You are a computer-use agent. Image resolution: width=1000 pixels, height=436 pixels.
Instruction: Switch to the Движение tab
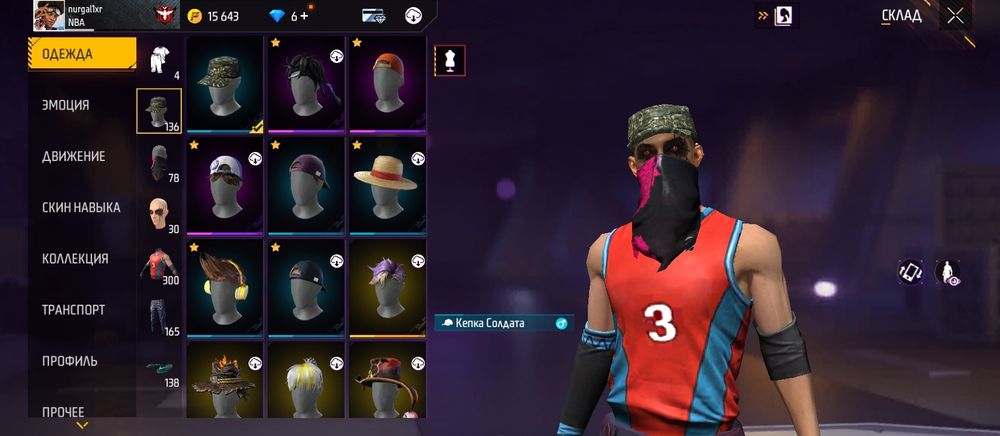73,157
